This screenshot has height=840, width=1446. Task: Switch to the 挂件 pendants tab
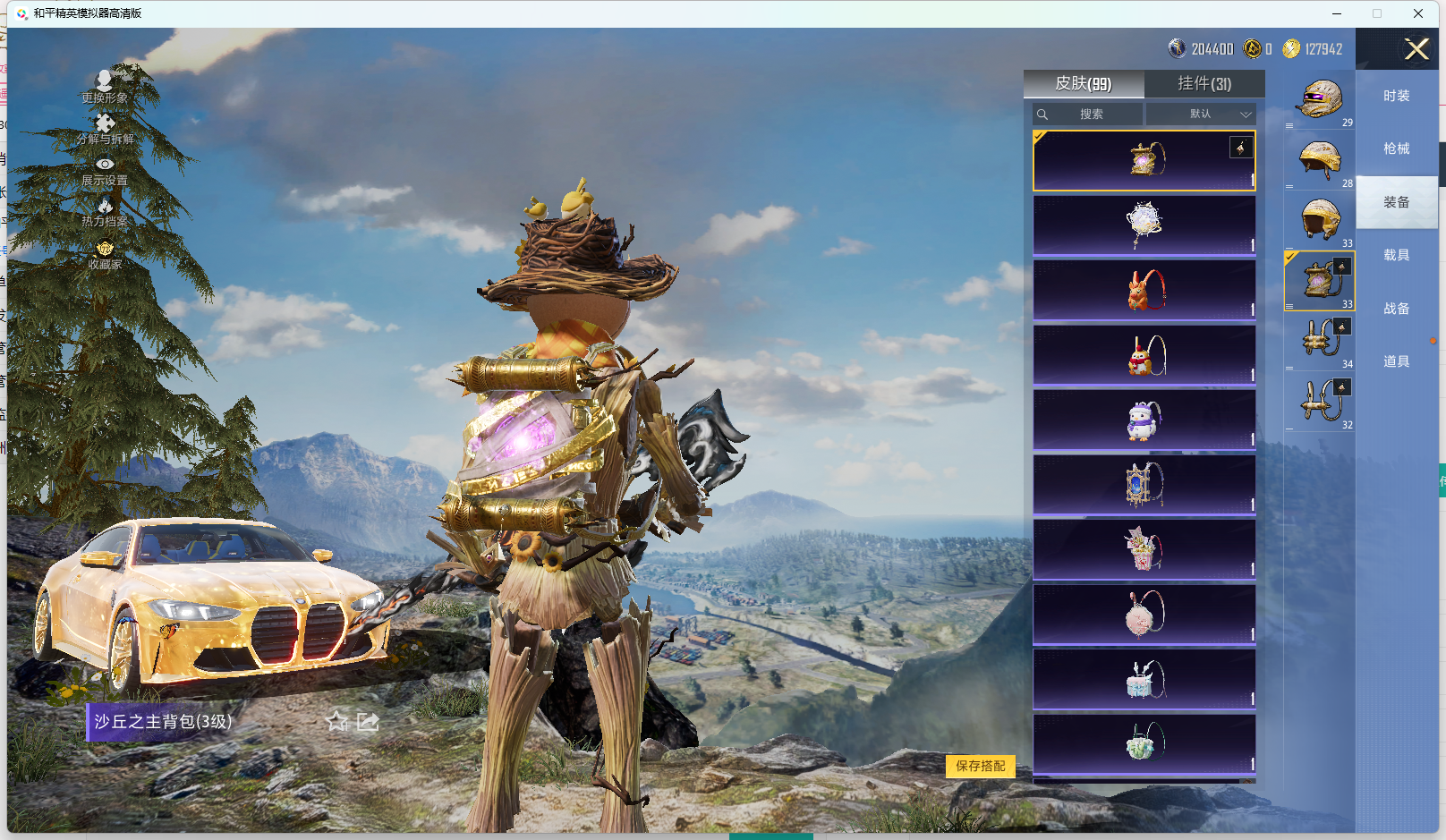[x=1204, y=84]
